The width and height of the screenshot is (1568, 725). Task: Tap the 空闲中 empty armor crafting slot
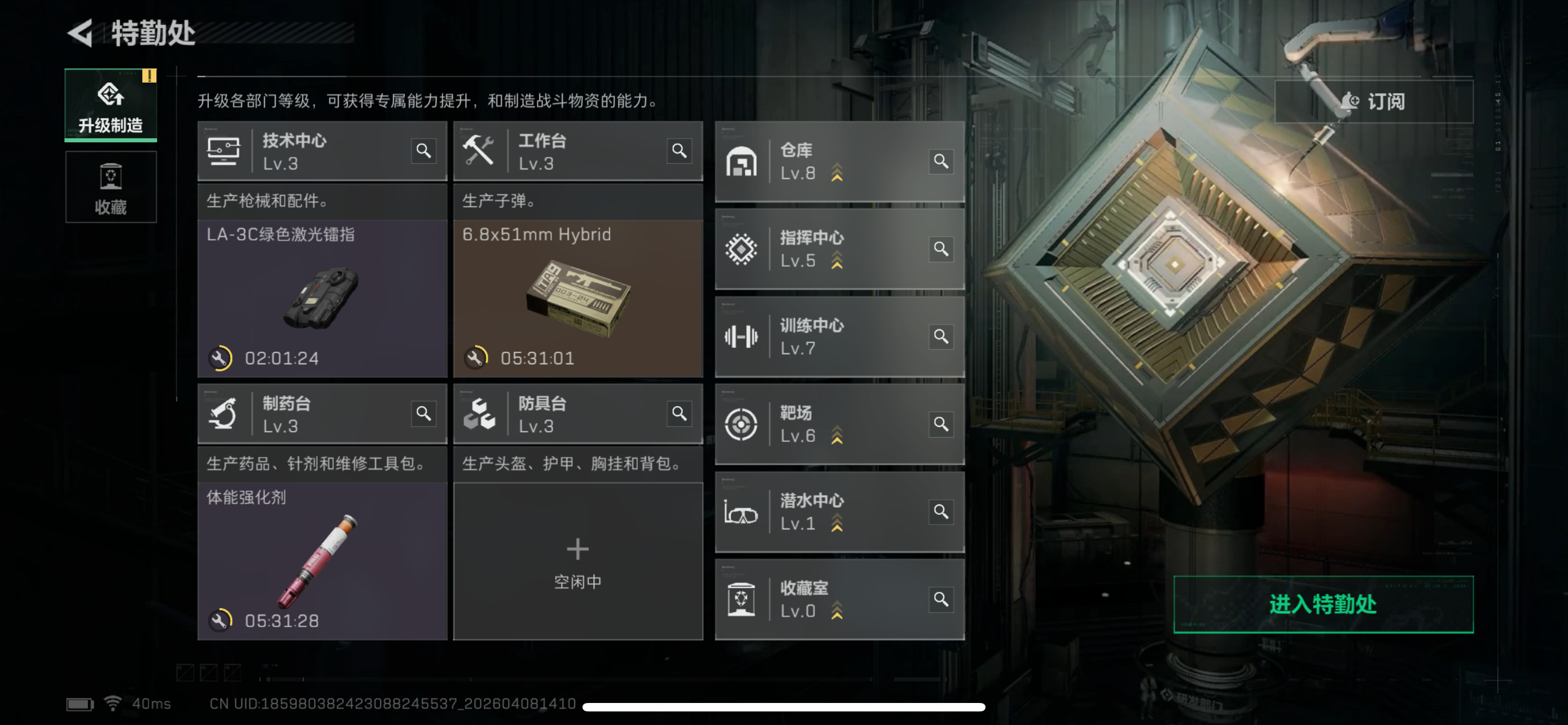[577, 561]
